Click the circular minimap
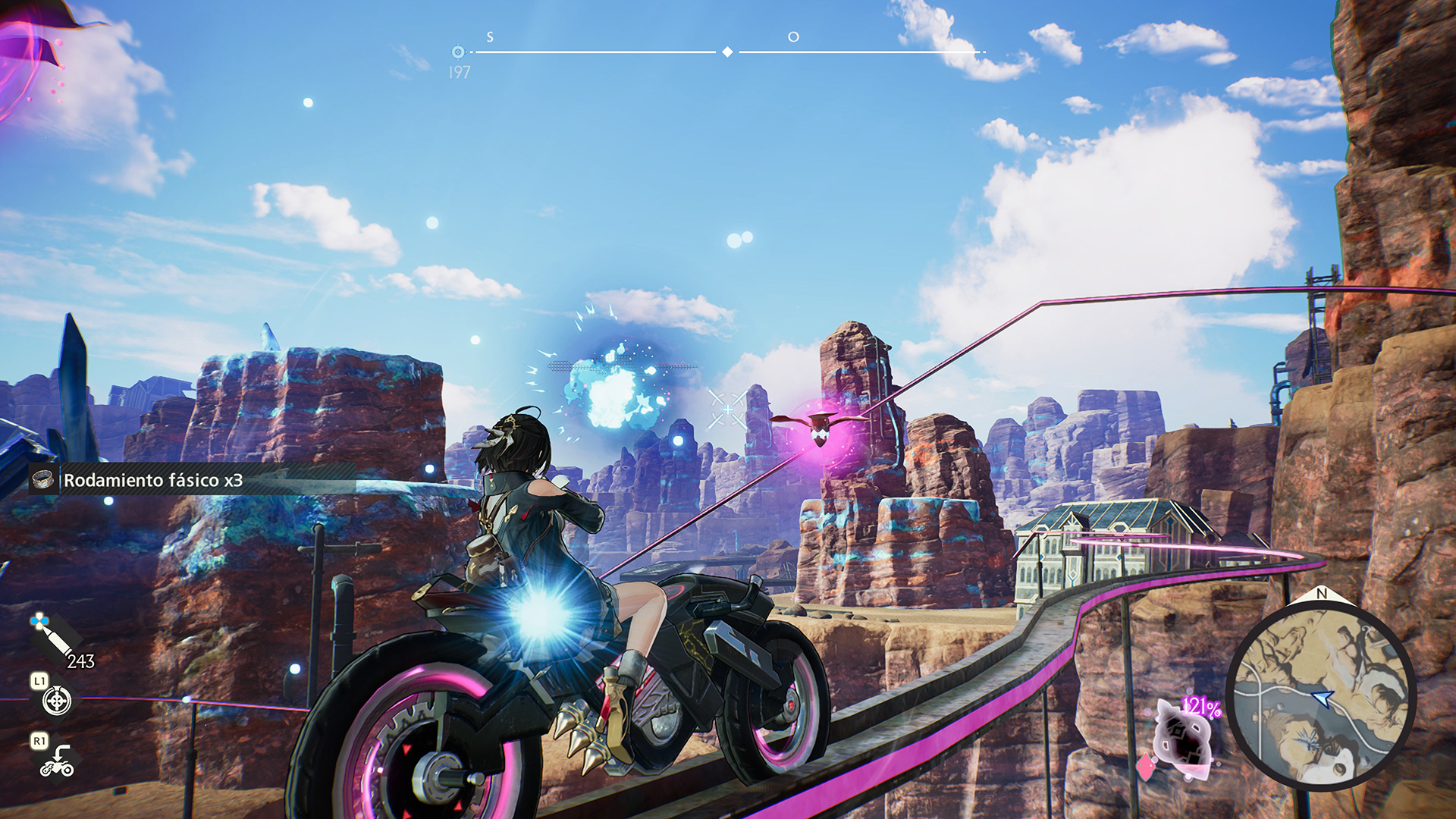Image resolution: width=1456 pixels, height=819 pixels. (1320, 691)
